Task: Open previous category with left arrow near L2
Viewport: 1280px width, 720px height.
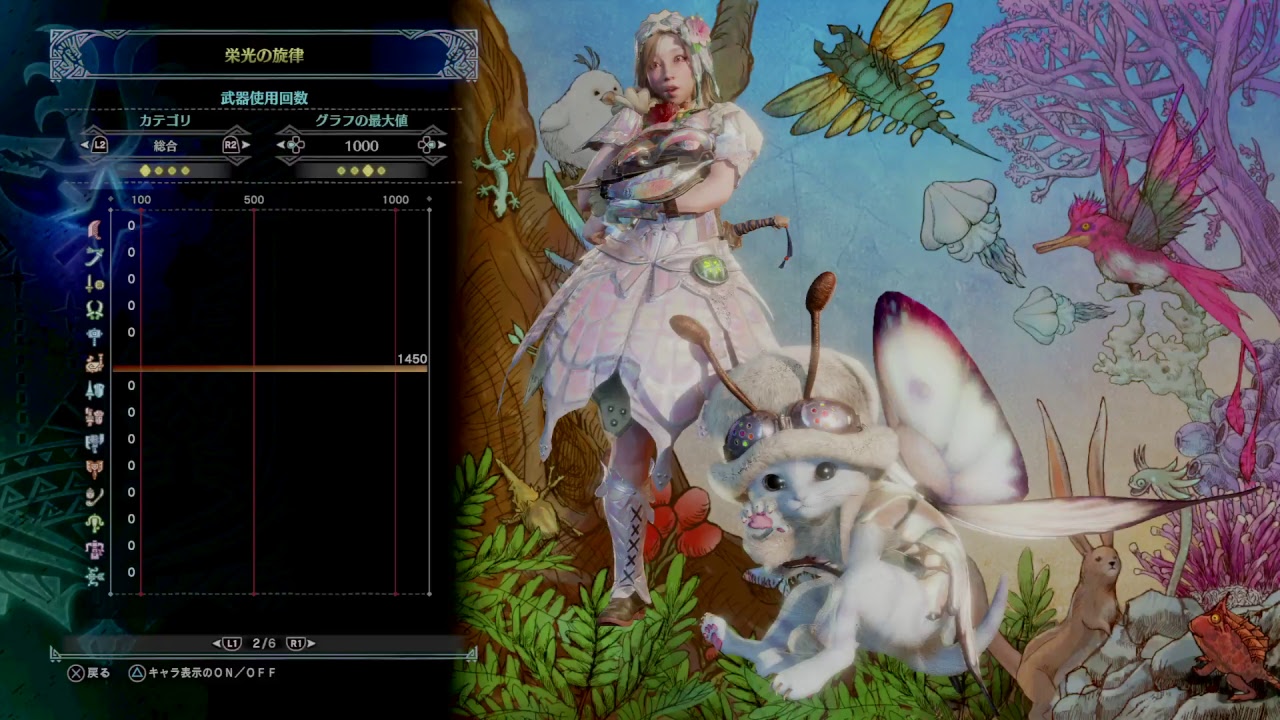Action: click(x=85, y=146)
